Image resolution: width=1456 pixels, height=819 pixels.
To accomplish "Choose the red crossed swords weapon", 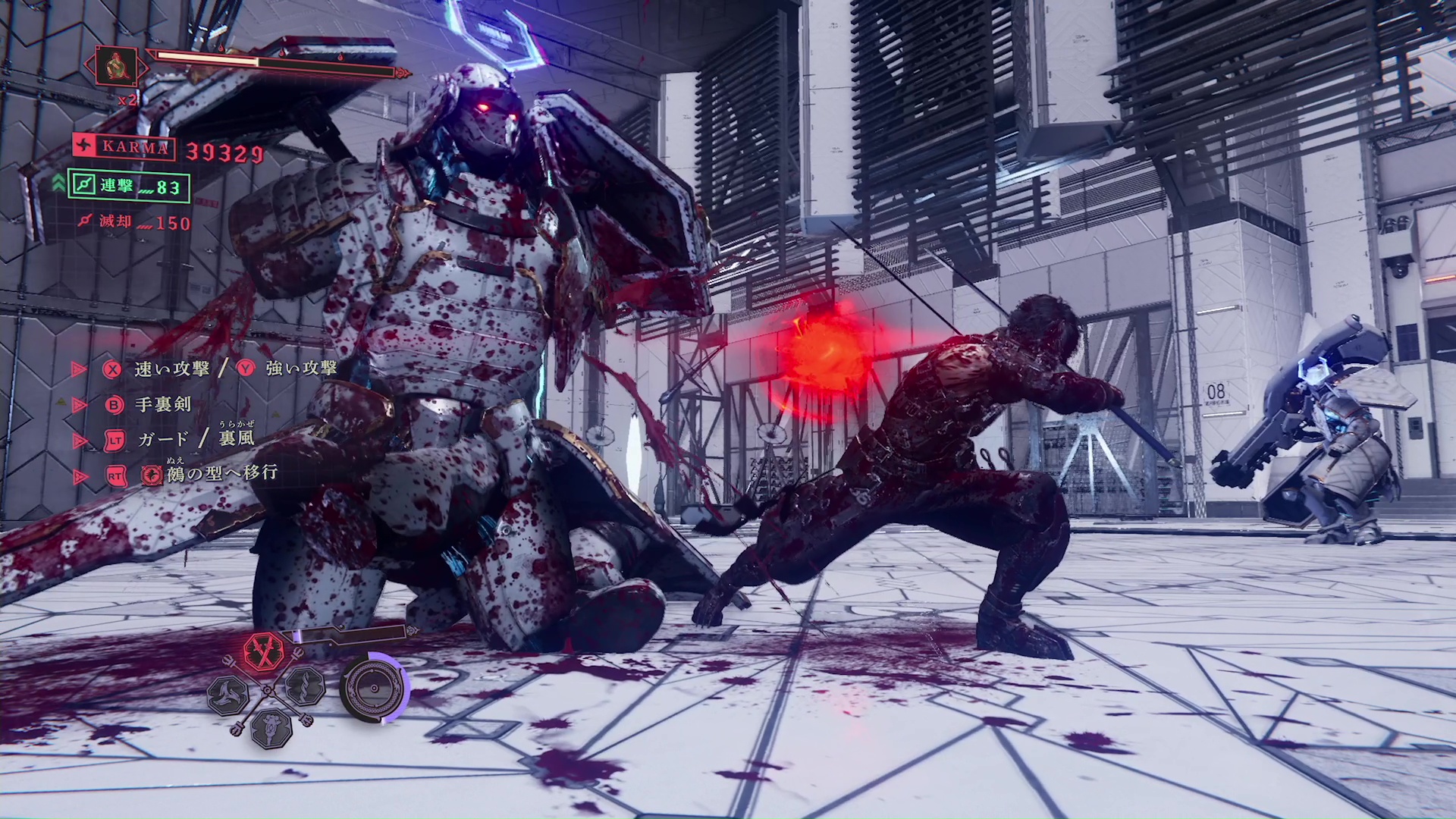I will tap(264, 651).
